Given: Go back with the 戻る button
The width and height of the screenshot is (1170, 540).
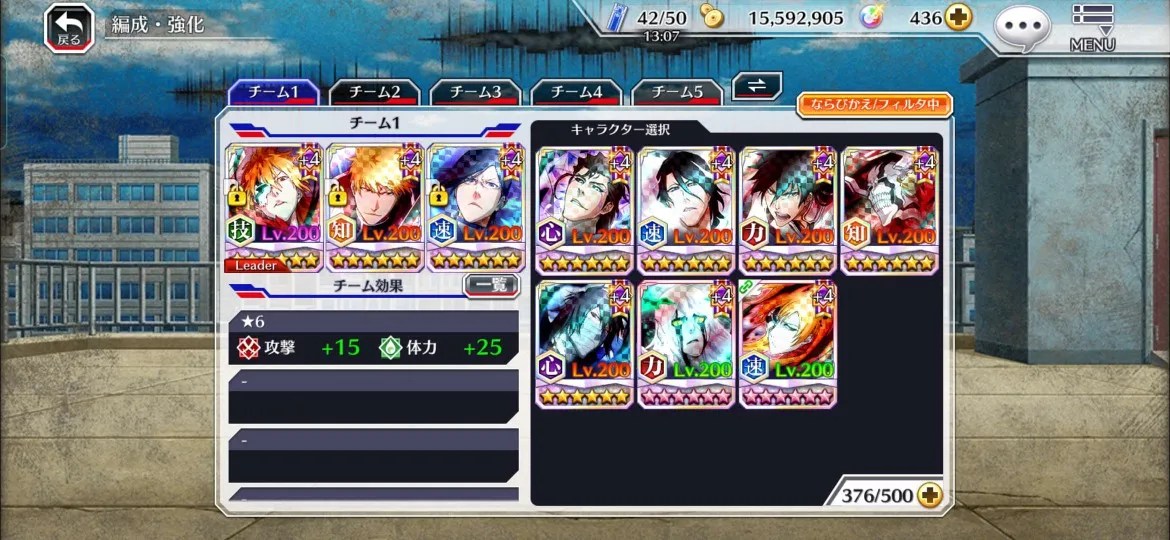Looking at the screenshot, I should tap(69, 27).
